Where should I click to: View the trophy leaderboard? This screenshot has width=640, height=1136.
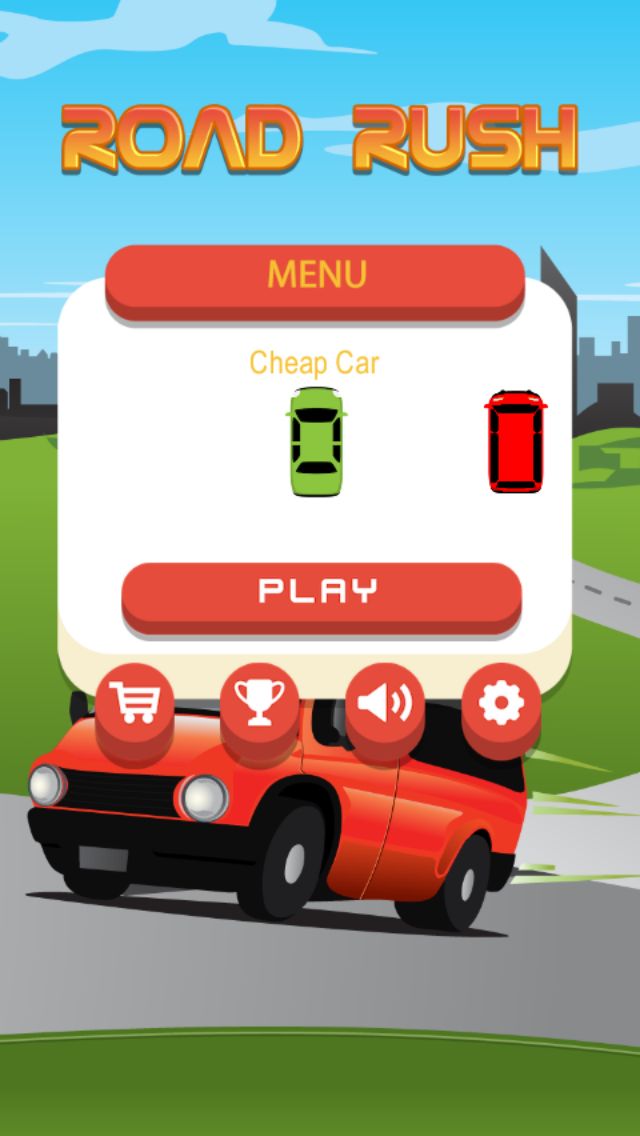(x=259, y=702)
